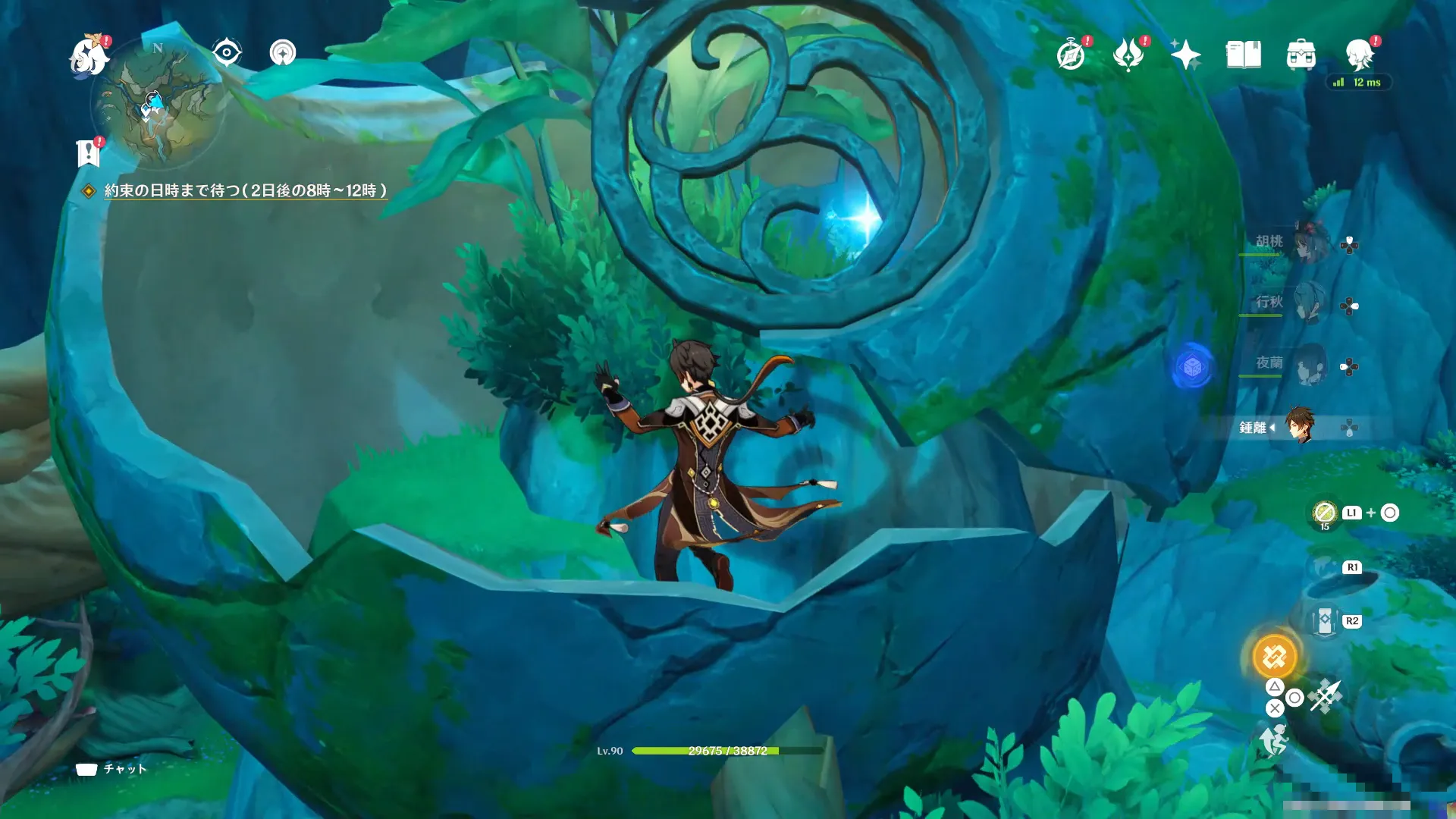Toggle the elemental sight eye icon
1456x819 pixels.
227,53
